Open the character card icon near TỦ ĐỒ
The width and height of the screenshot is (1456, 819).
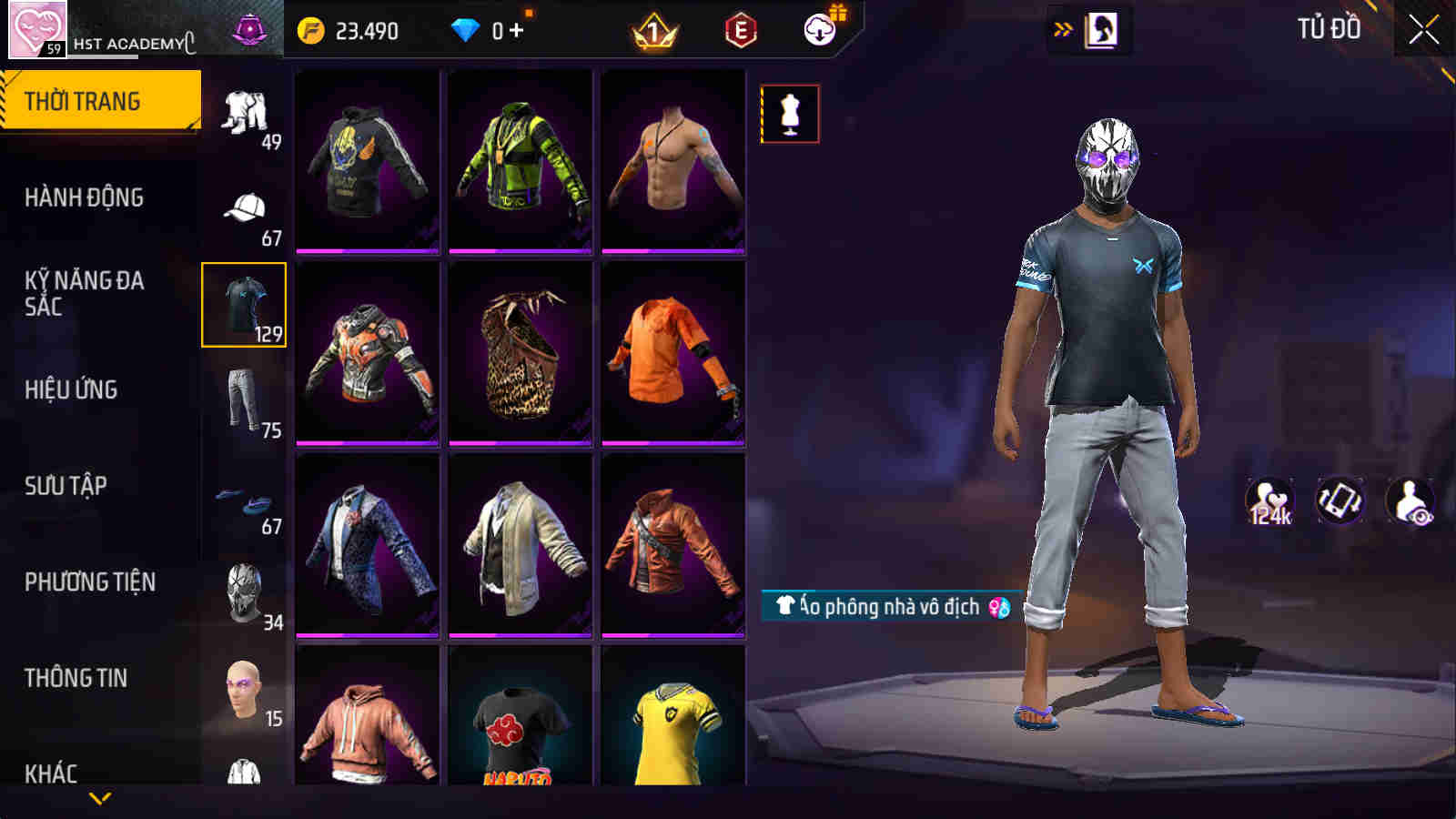pyautogui.click(x=1104, y=27)
